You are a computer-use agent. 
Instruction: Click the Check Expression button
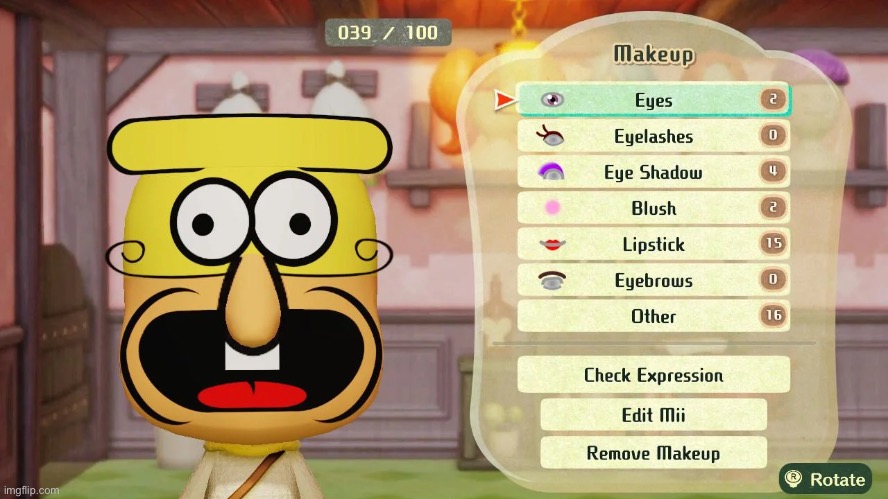653,375
